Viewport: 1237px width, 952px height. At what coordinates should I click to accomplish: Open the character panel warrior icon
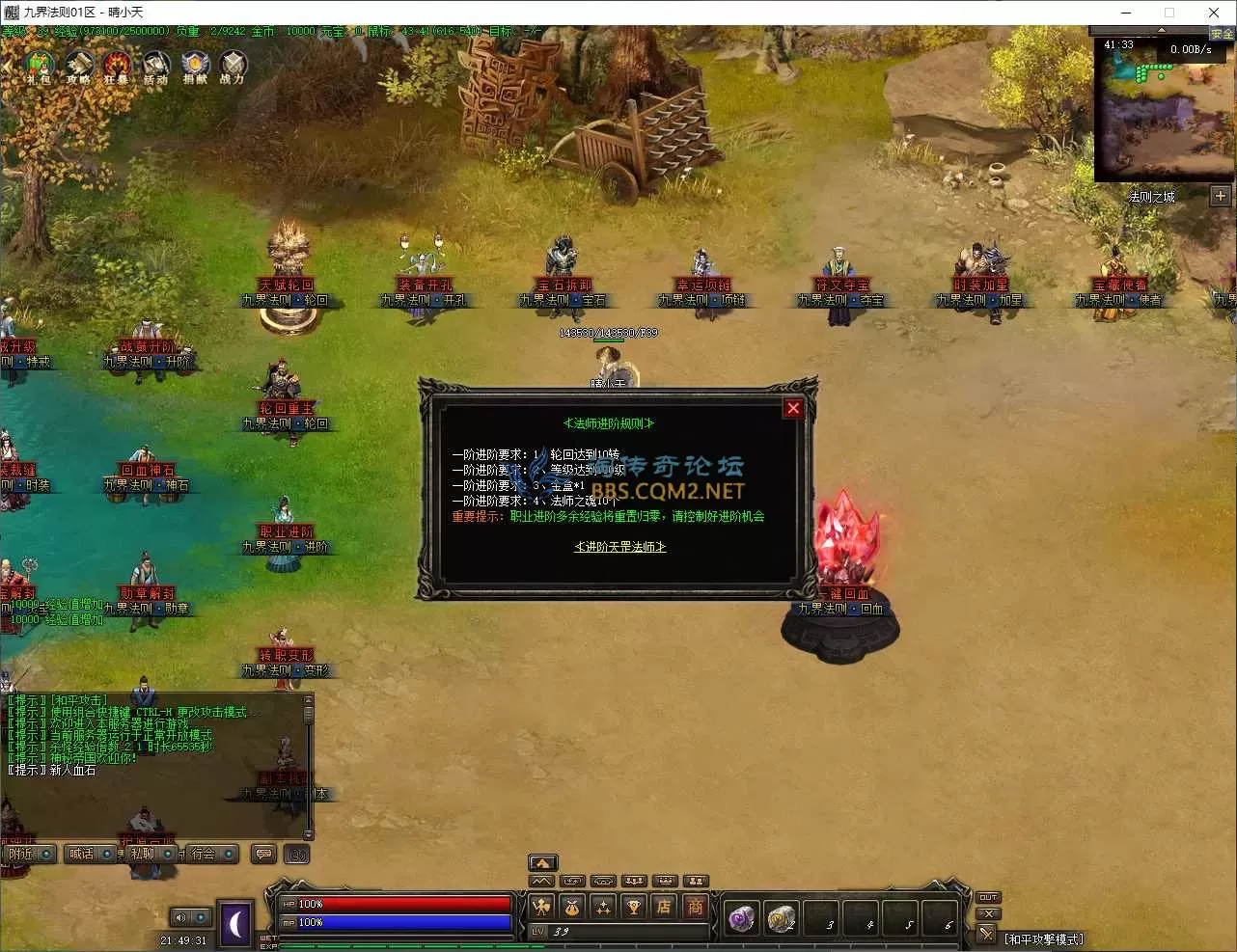[x=542, y=907]
